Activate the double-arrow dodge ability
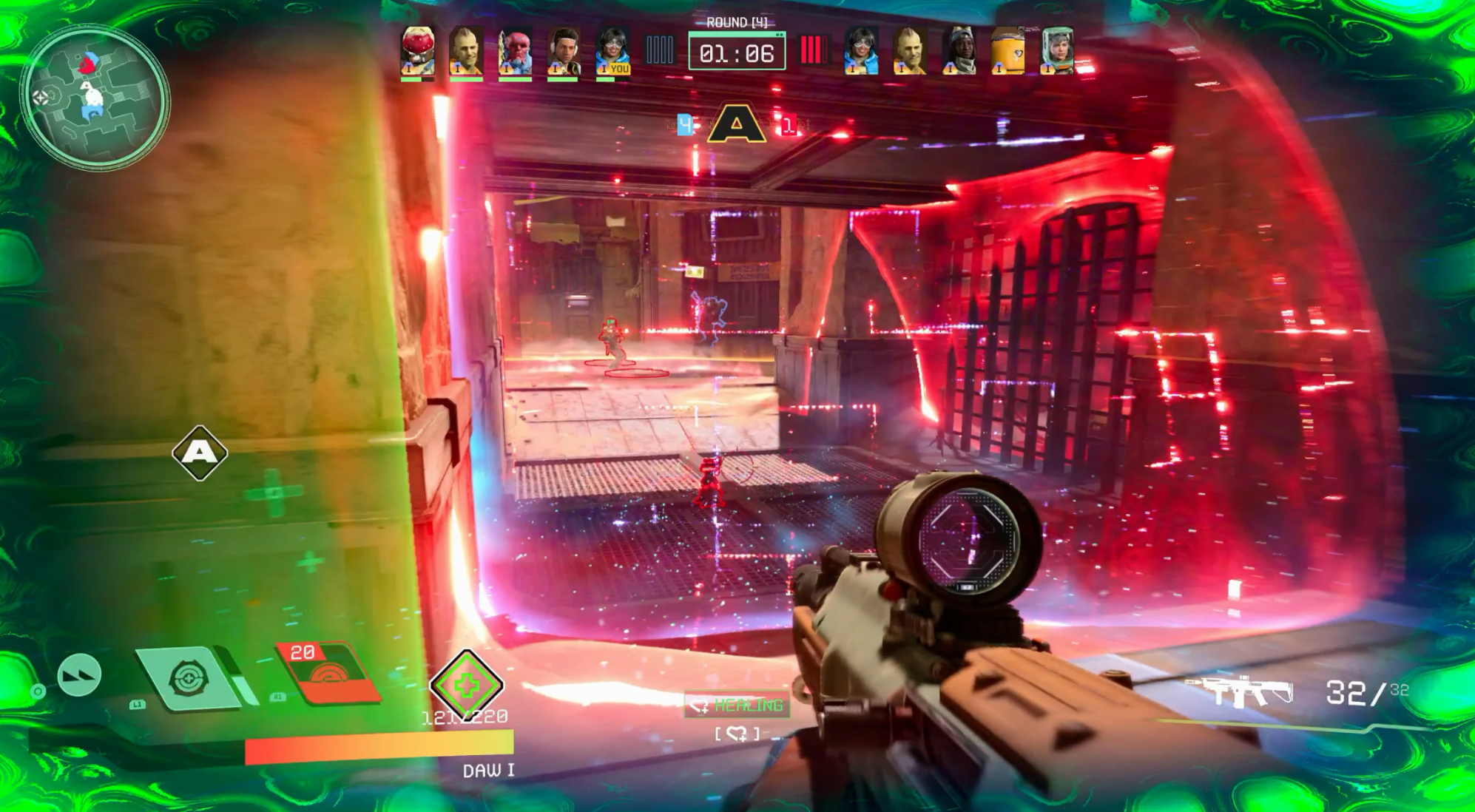This screenshot has width=1475, height=812. (79, 674)
